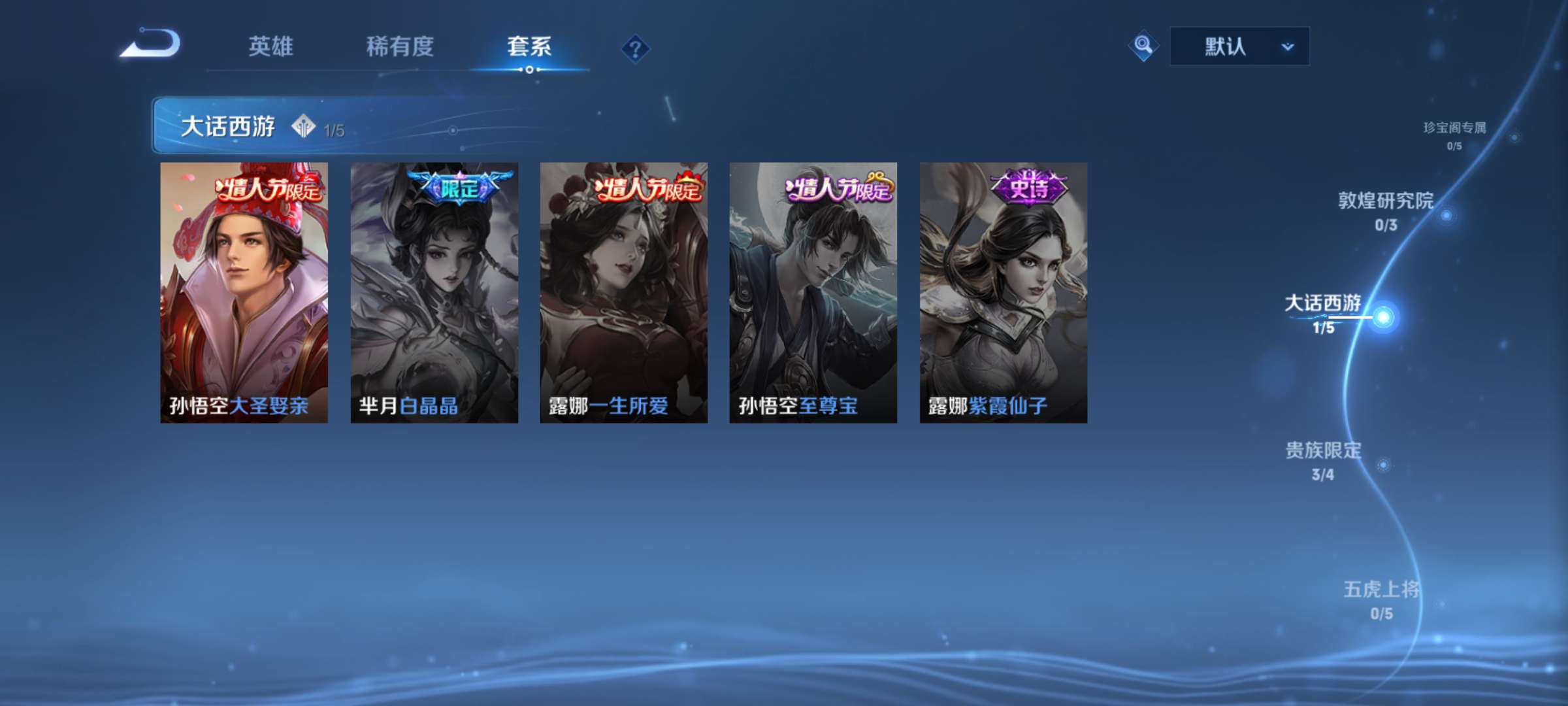Click the search magnifier icon
The height and width of the screenshot is (706, 1568).
pyautogui.click(x=1143, y=46)
